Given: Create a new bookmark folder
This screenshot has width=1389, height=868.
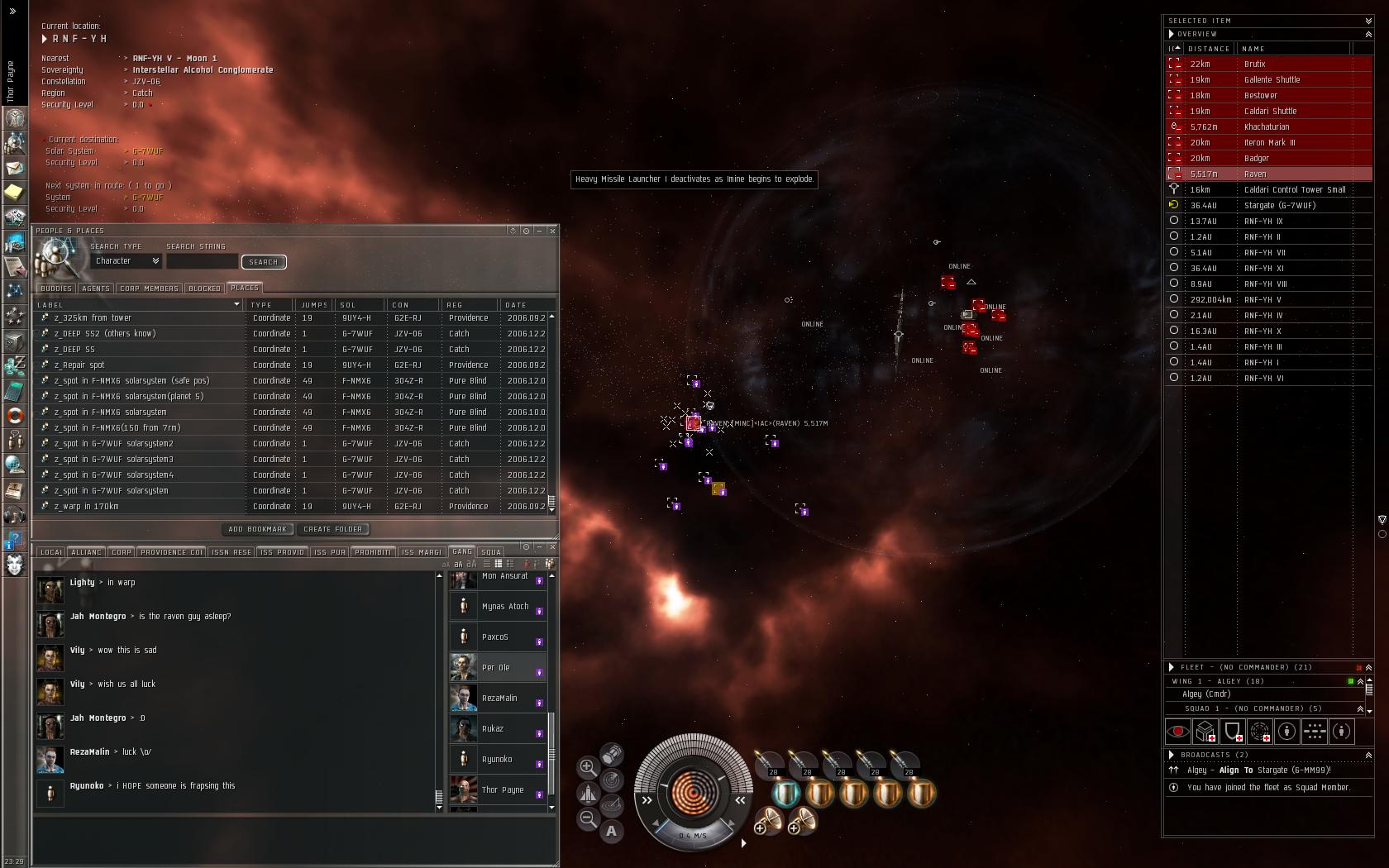Looking at the screenshot, I should pos(332,529).
